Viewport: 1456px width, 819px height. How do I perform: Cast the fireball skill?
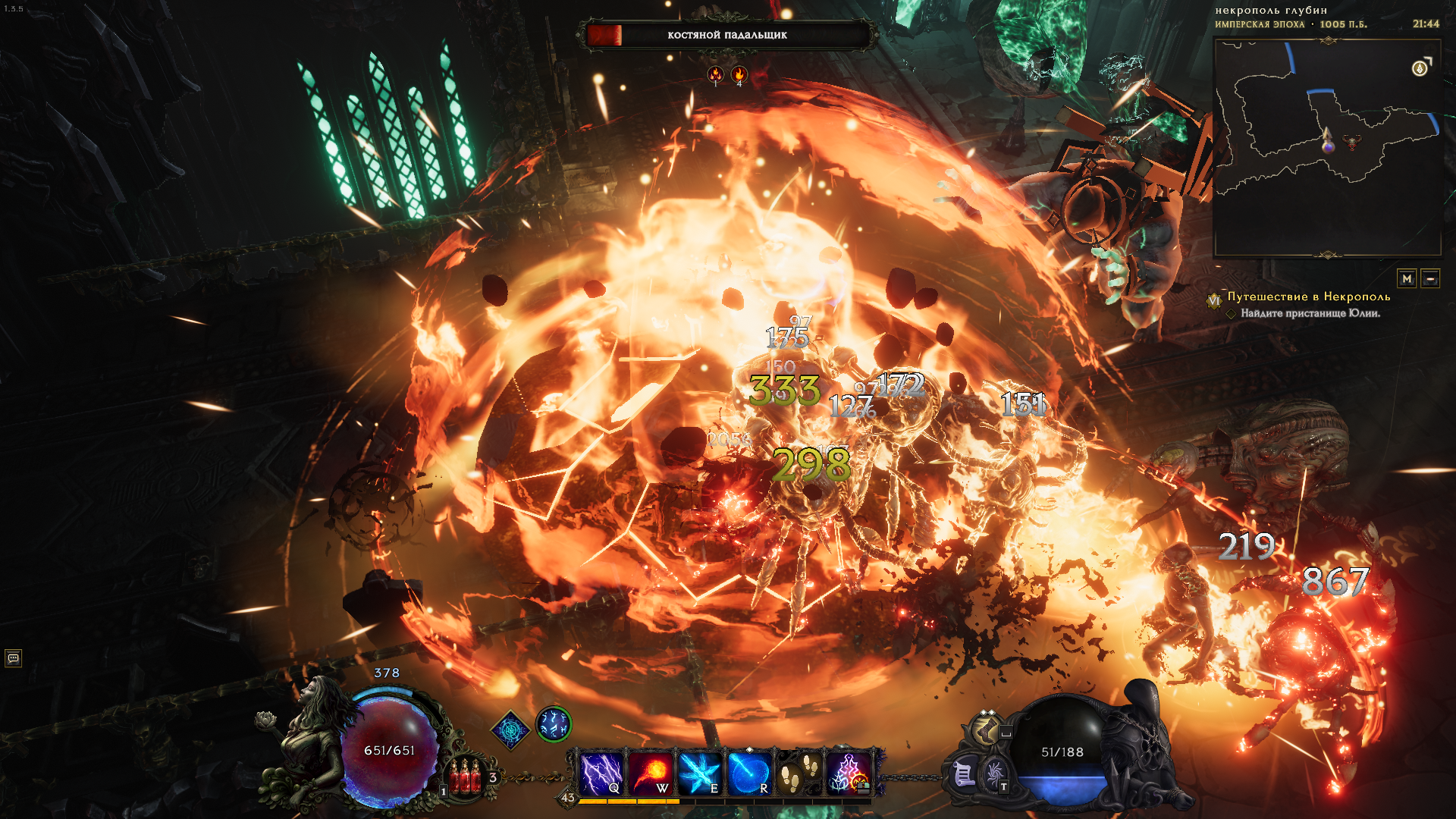(x=651, y=773)
